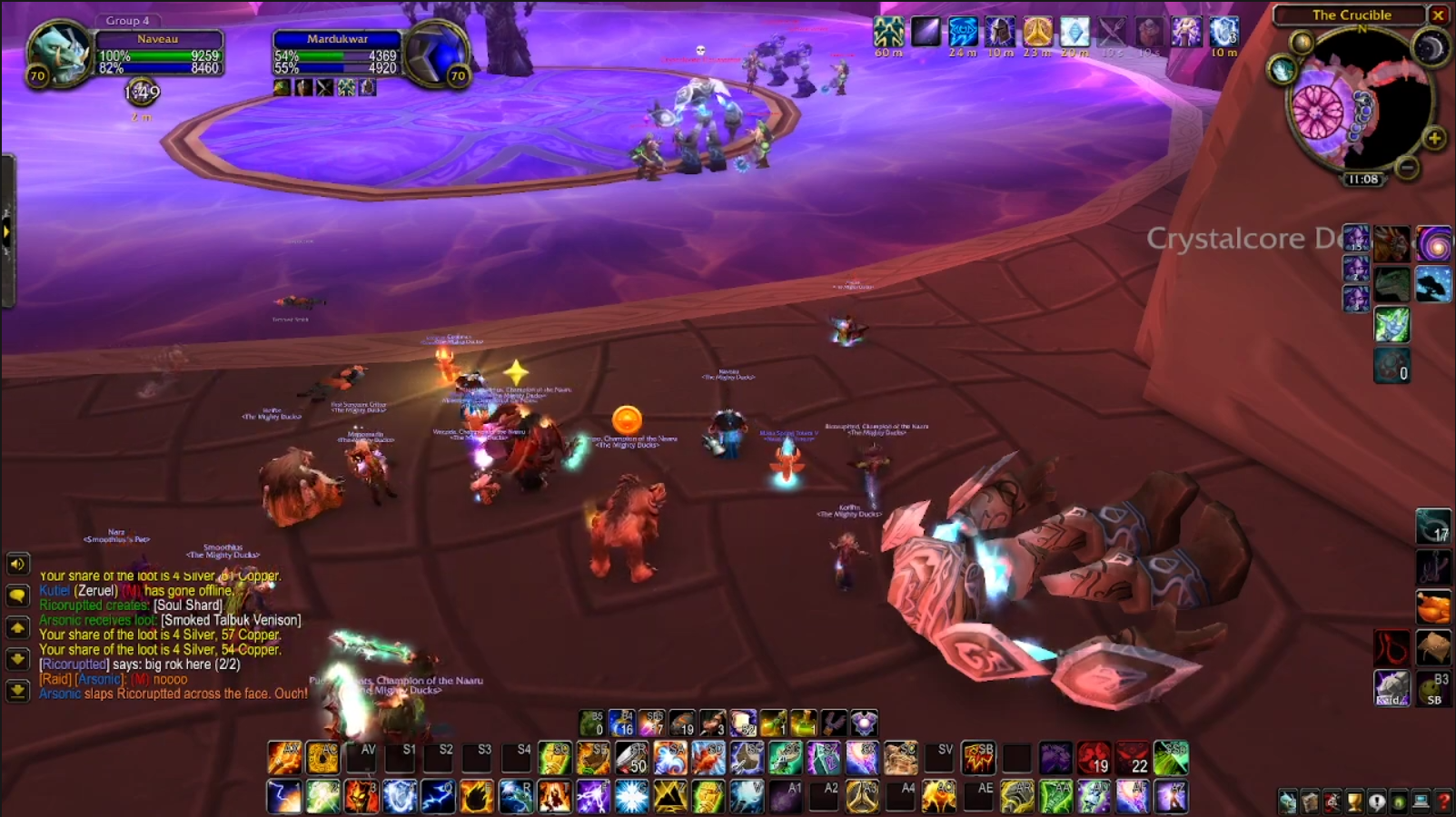Viewport: 1456px width, 817px height.
Task: Open the game menu computer icon
Action: click(1421, 802)
